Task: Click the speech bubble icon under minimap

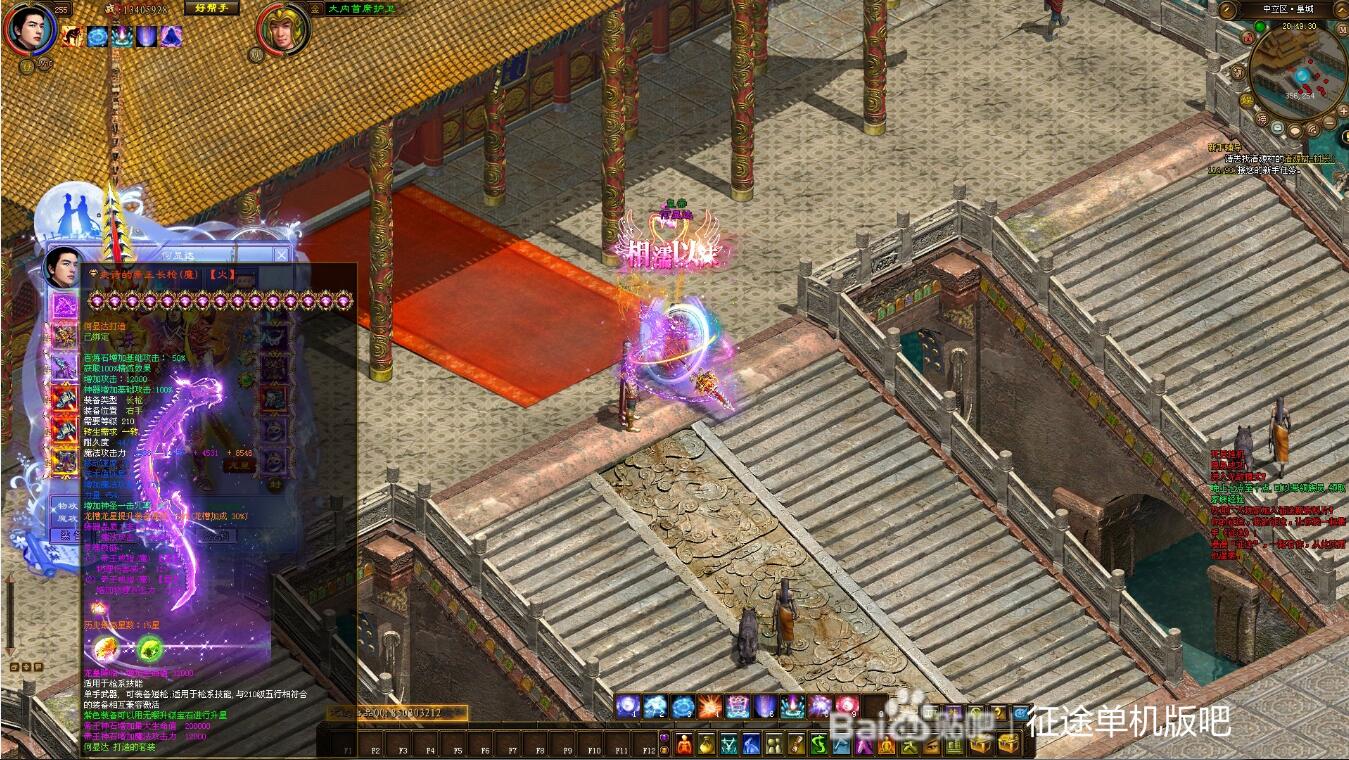Action: click(x=1293, y=129)
